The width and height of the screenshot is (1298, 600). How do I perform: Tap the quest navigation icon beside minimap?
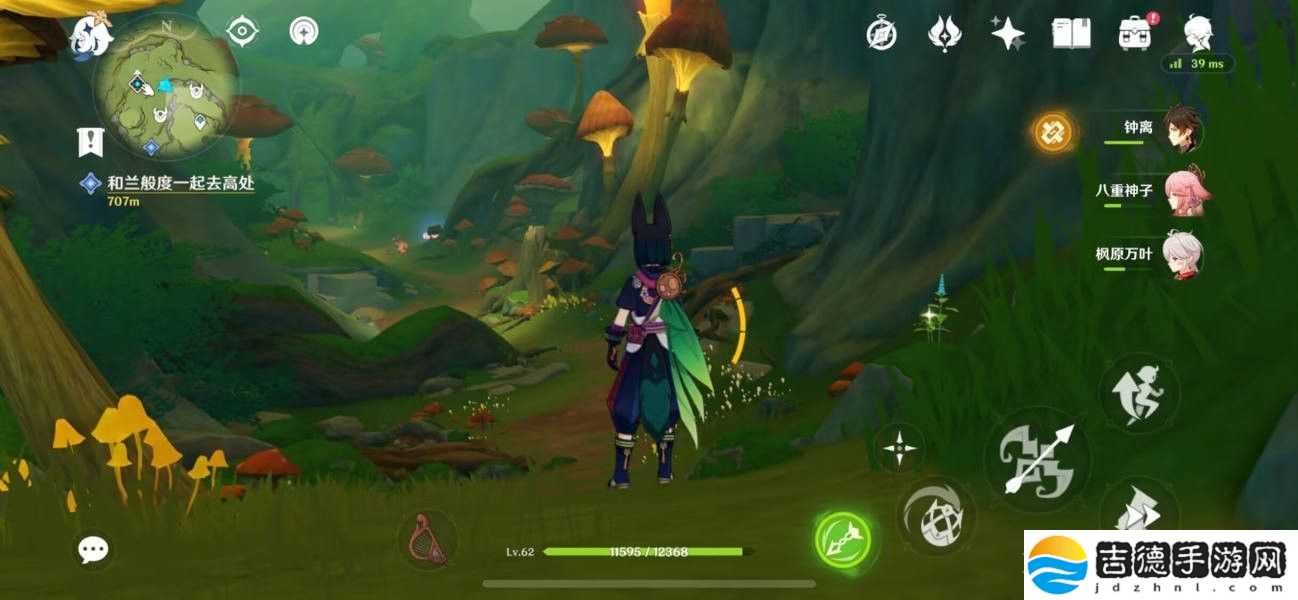click(x=242, y=32)
